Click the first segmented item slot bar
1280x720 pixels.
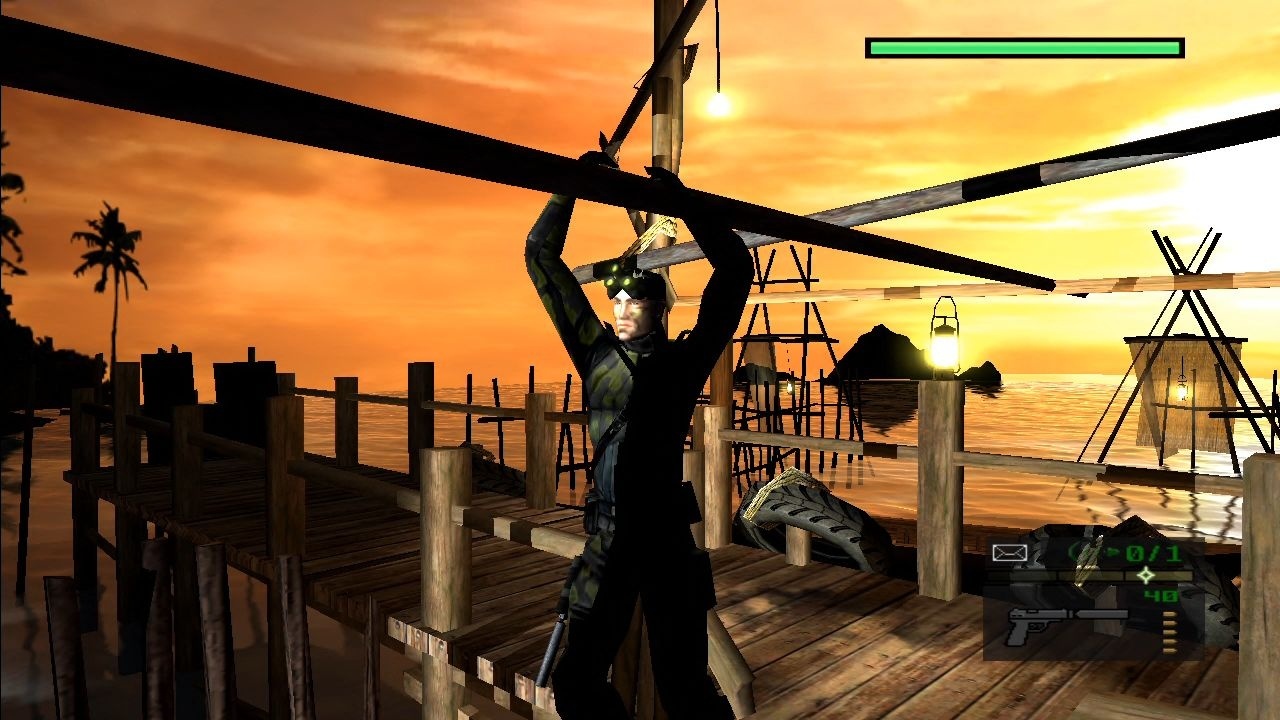pyautogui.click(x=1020, y=575)
